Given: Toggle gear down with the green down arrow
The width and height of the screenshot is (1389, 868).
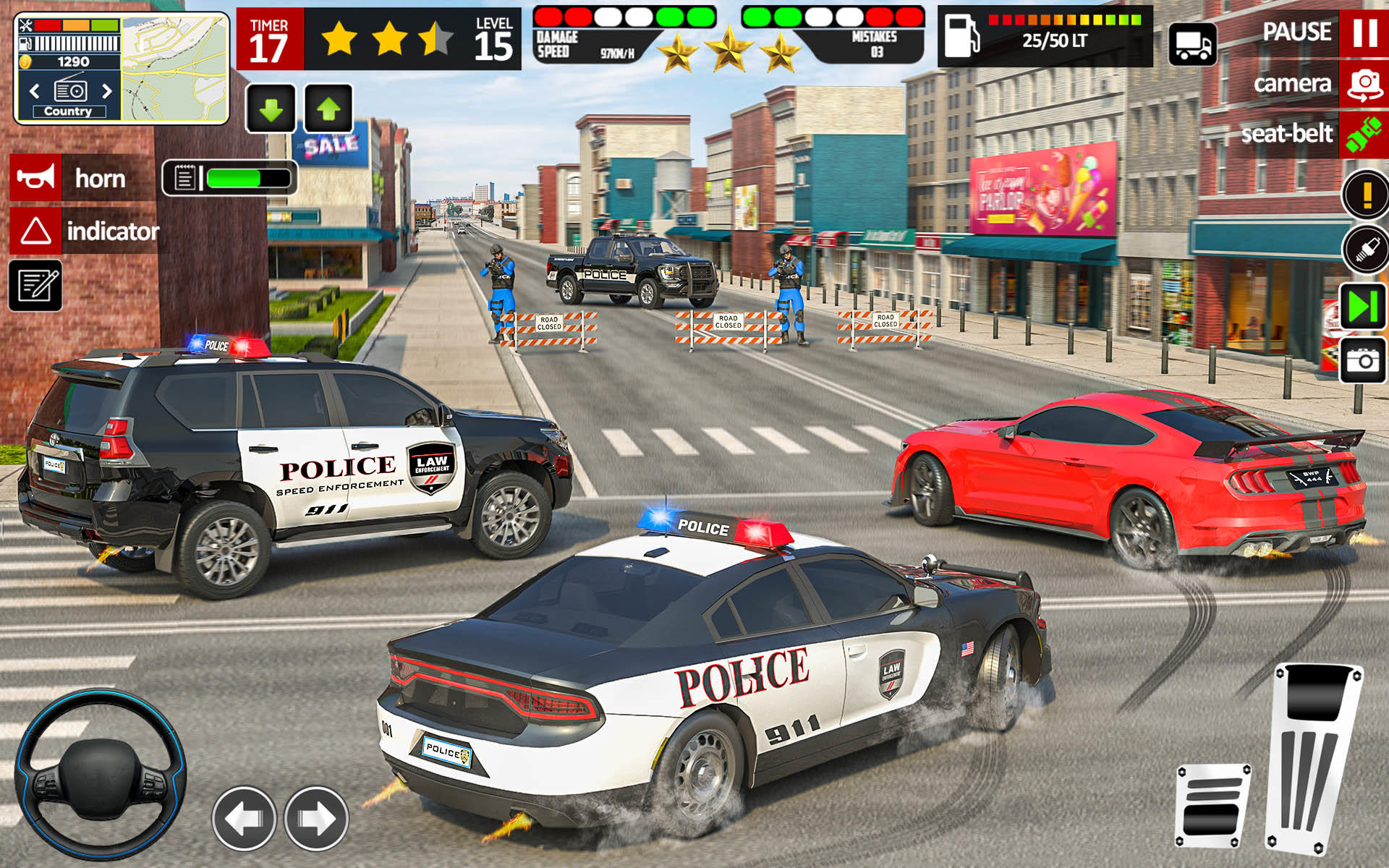Looking at the screenshot, I should (x=272, y=109).
